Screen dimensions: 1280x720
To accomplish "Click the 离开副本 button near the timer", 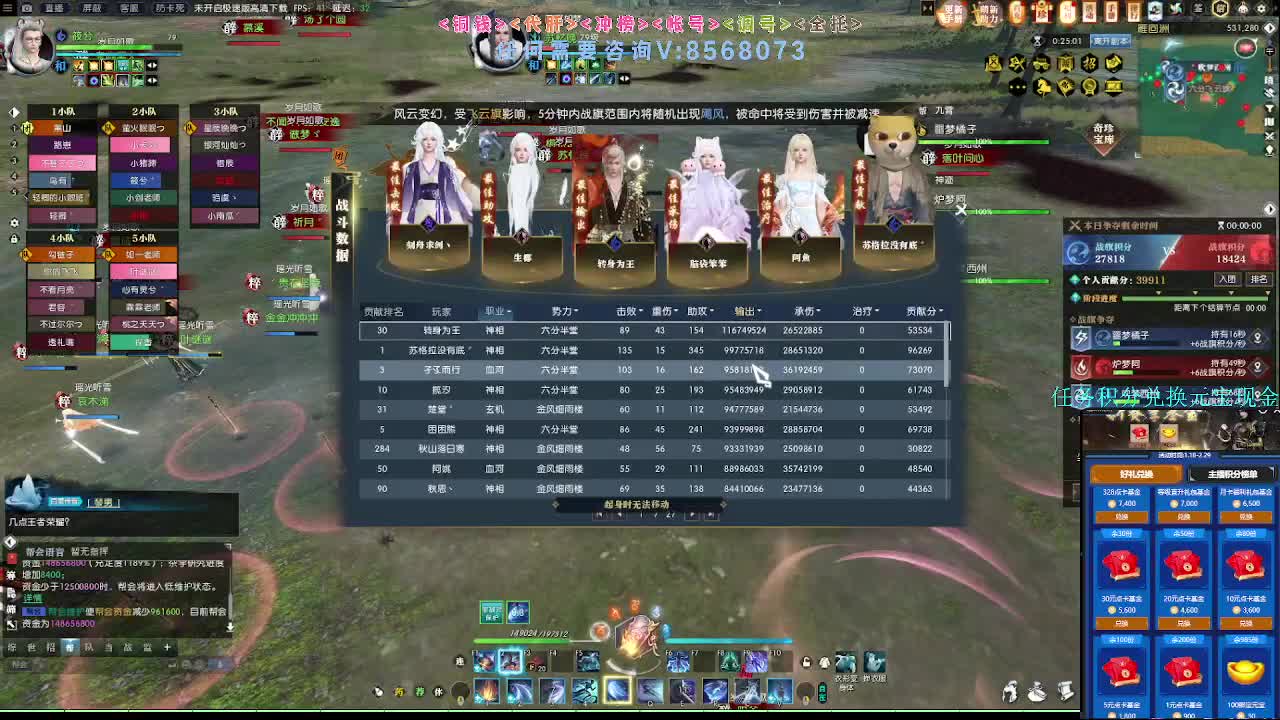I will tap(1112, 40).
